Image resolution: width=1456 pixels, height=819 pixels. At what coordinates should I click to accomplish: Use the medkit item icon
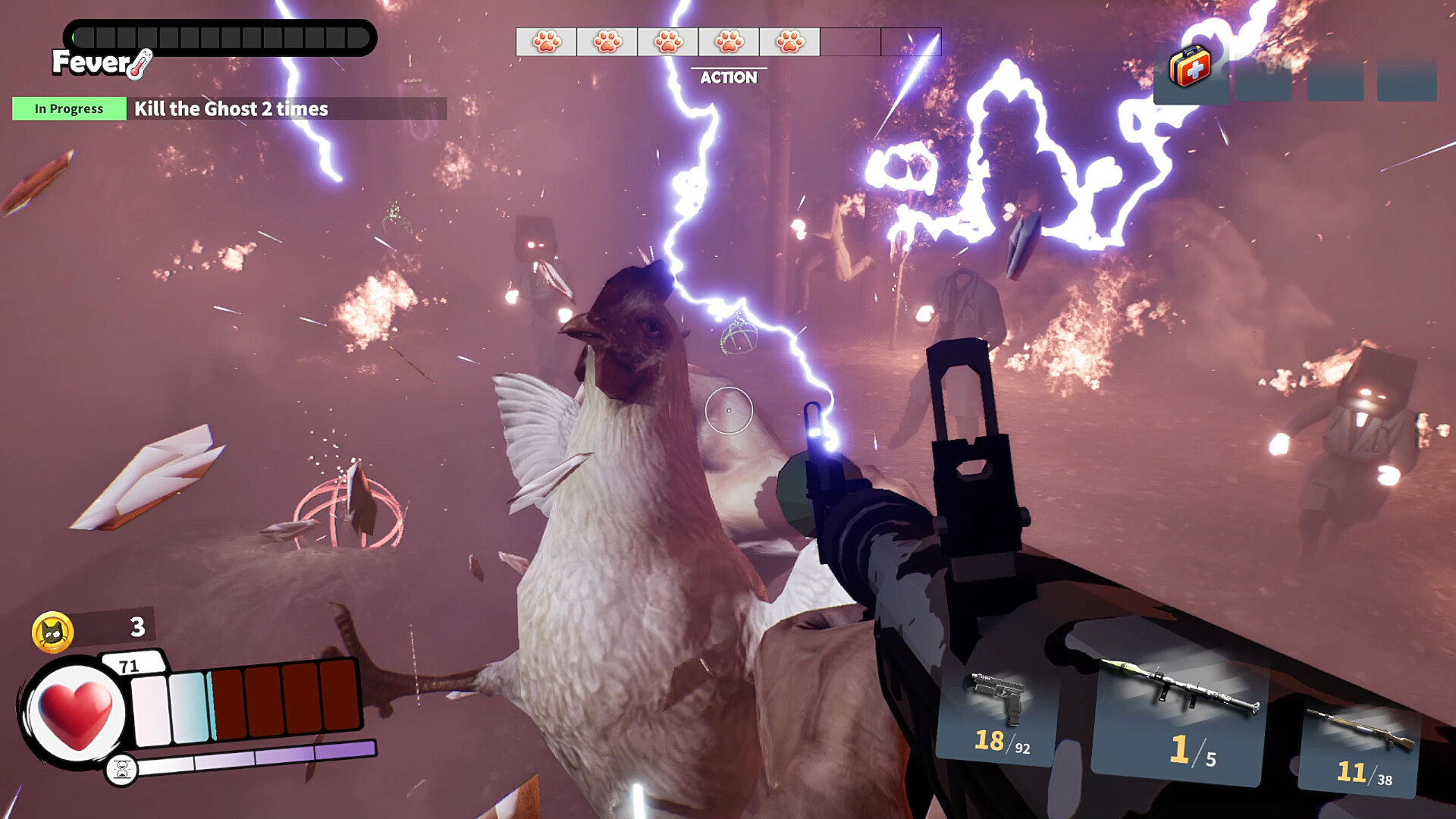1190,67
